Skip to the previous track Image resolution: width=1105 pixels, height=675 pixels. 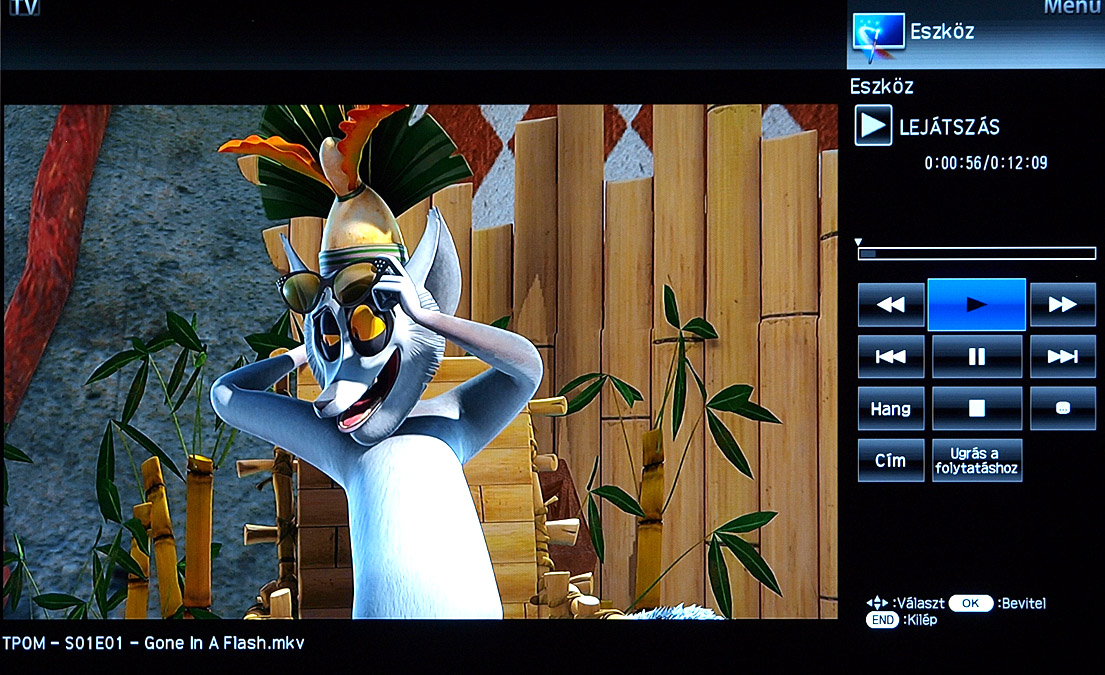click(890, 356)
